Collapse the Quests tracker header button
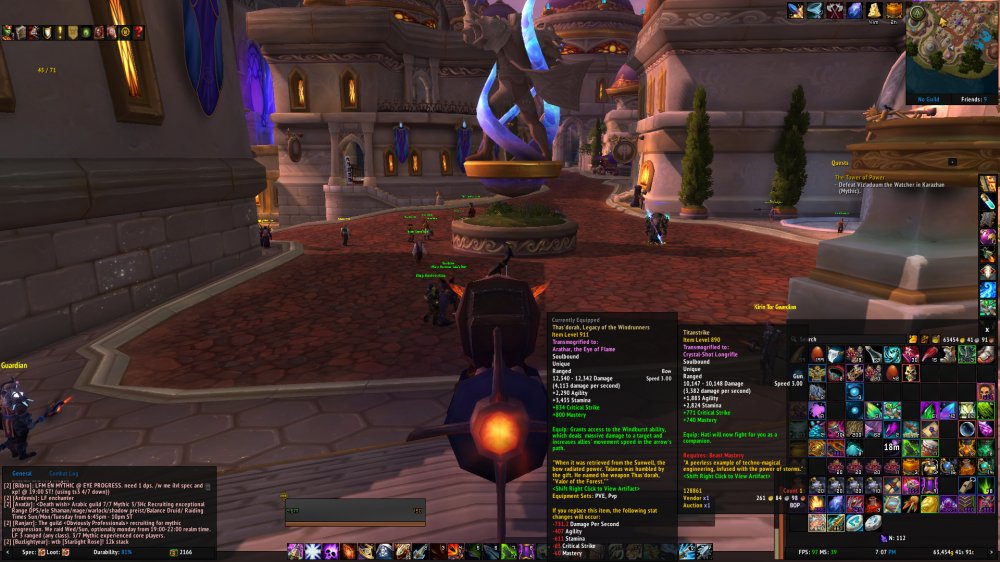1000x562 pixels. point(952,161)
